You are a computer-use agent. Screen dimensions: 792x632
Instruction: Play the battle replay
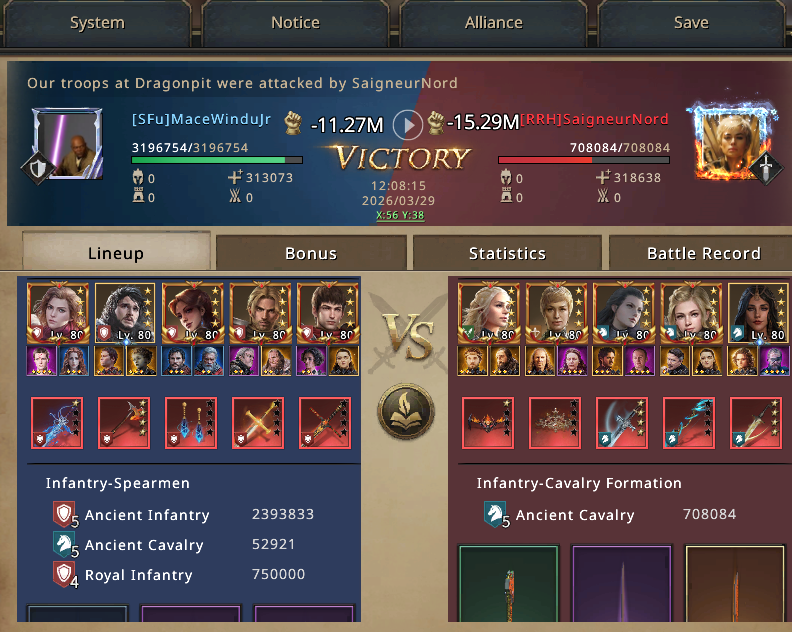[x=407, y=124]
